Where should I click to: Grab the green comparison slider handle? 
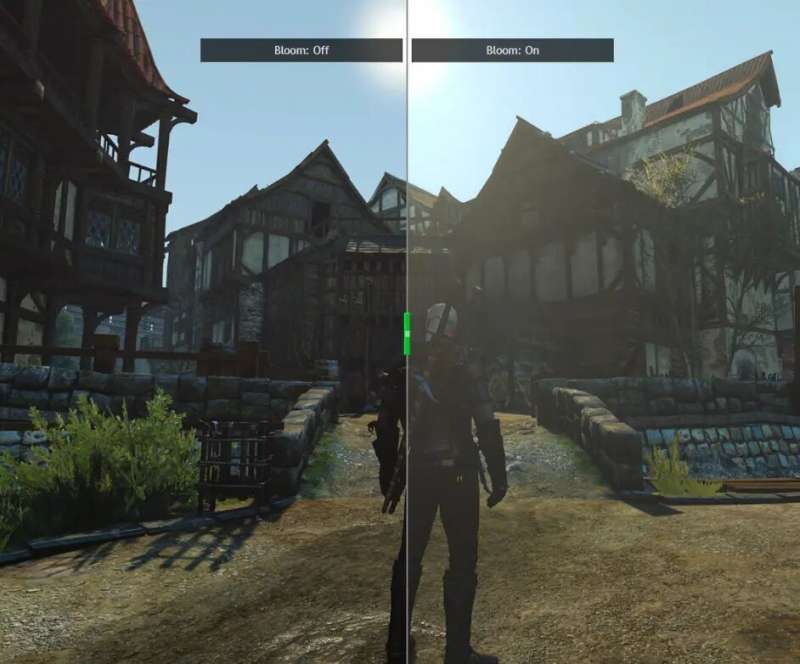[x=407, y=333]
